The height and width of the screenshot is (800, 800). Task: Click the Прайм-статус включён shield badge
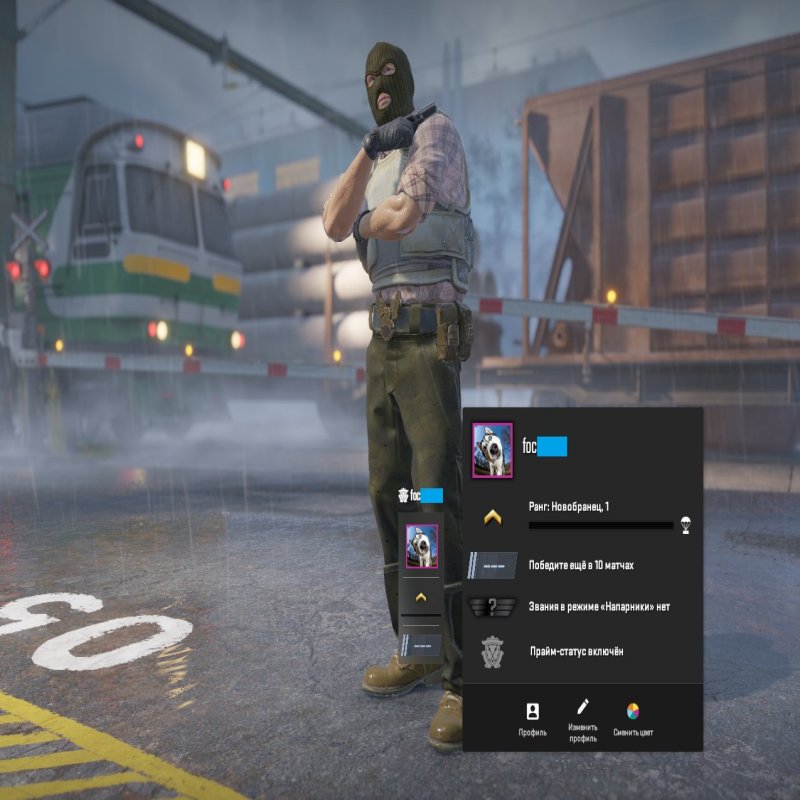(492, 651)
